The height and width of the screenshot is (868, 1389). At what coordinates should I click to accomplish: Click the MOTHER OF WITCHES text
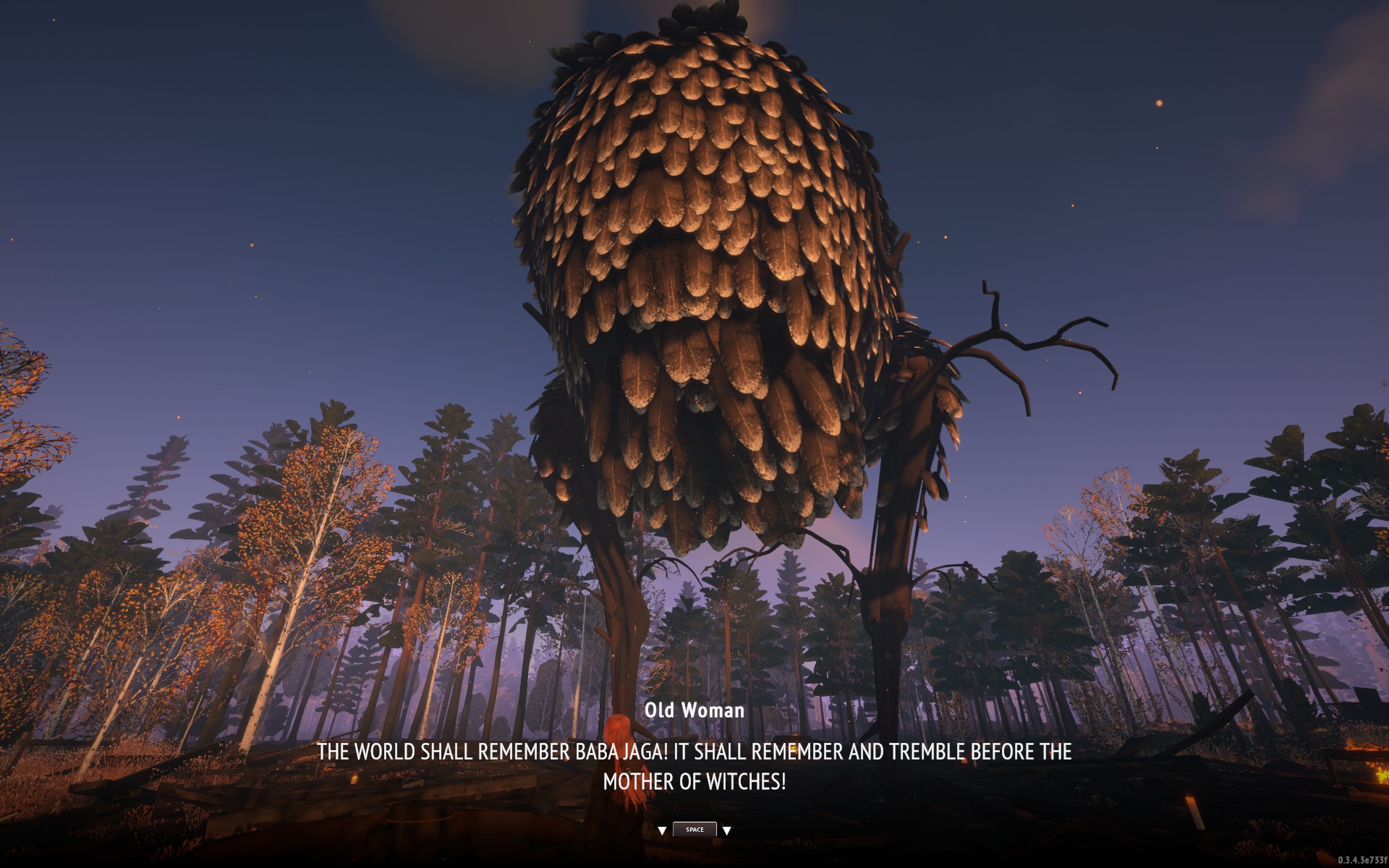point(696,782)
